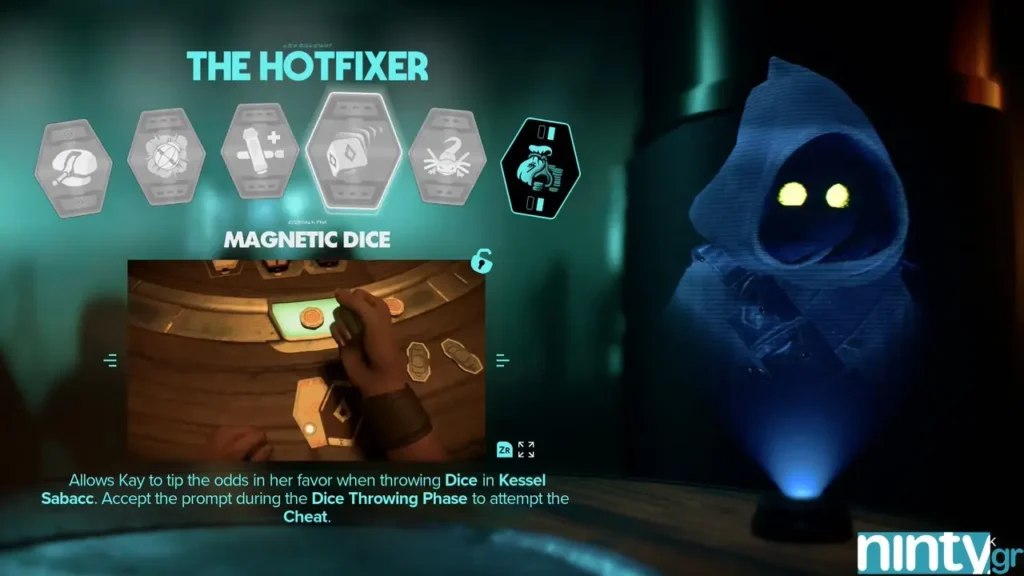Expand the preview with the fullscreen arrows icon
Viewport: 1024px width, 576px height.
526,449
